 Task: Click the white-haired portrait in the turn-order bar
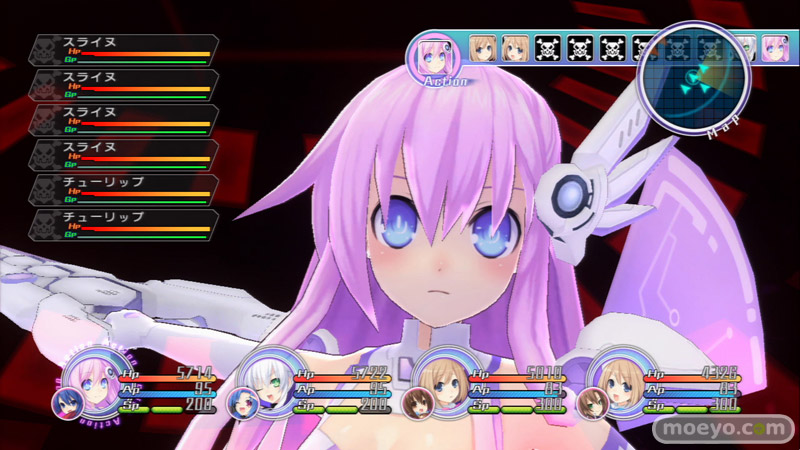pos(744,48)
